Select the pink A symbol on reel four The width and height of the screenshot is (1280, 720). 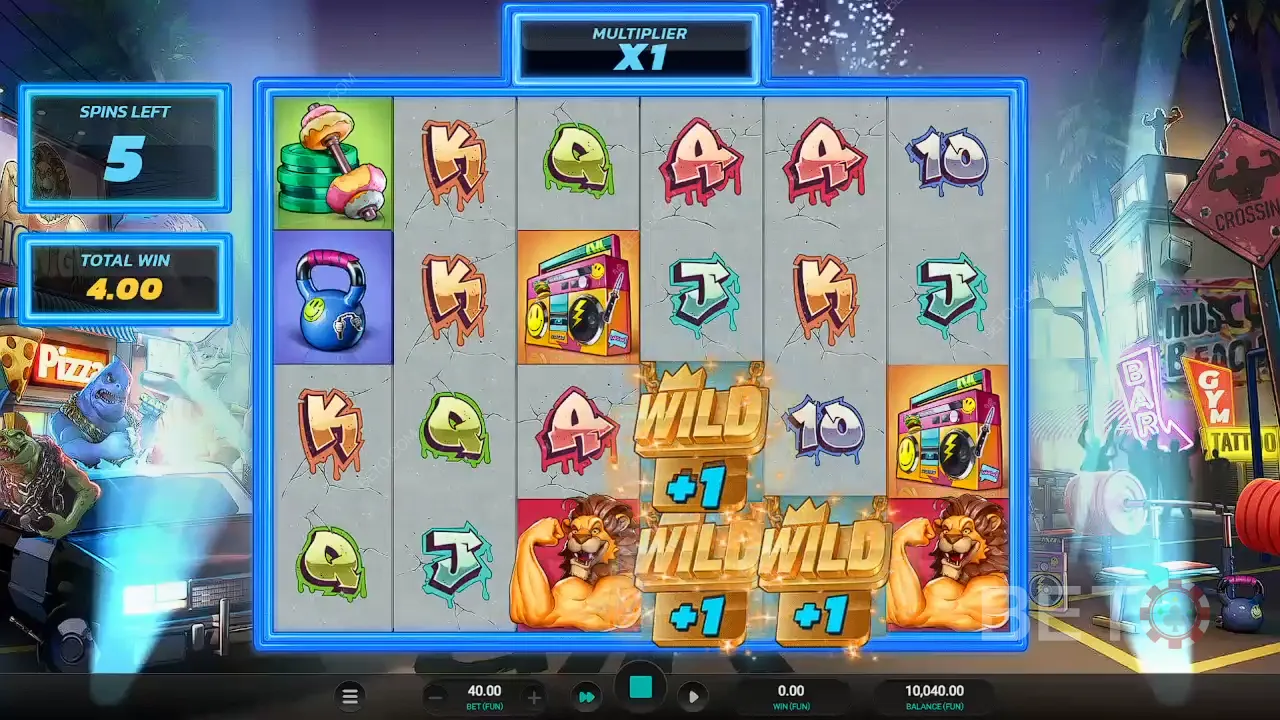tap(701, 160)
